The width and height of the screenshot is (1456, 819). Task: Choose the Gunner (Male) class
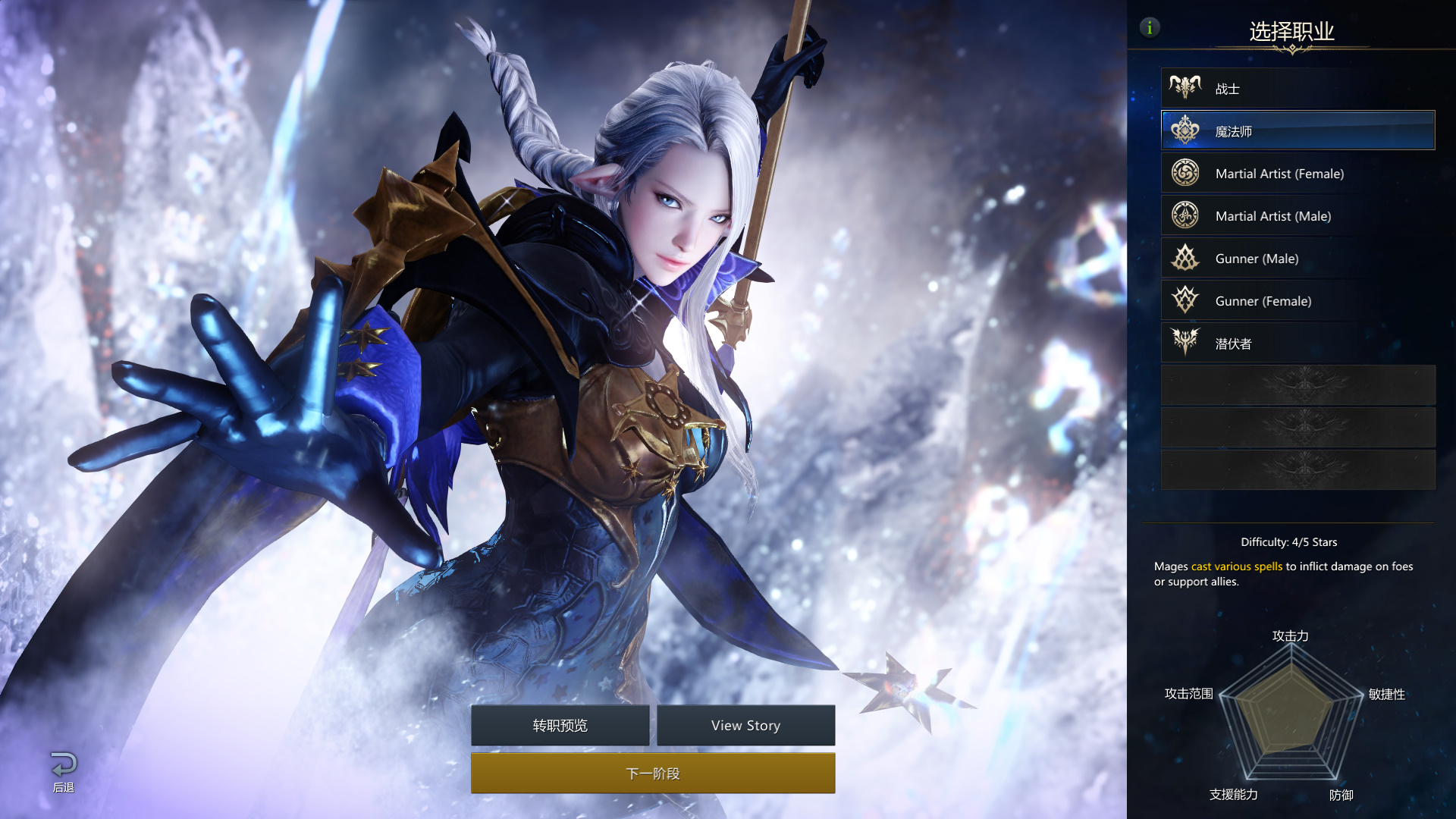pos(1297,259)
